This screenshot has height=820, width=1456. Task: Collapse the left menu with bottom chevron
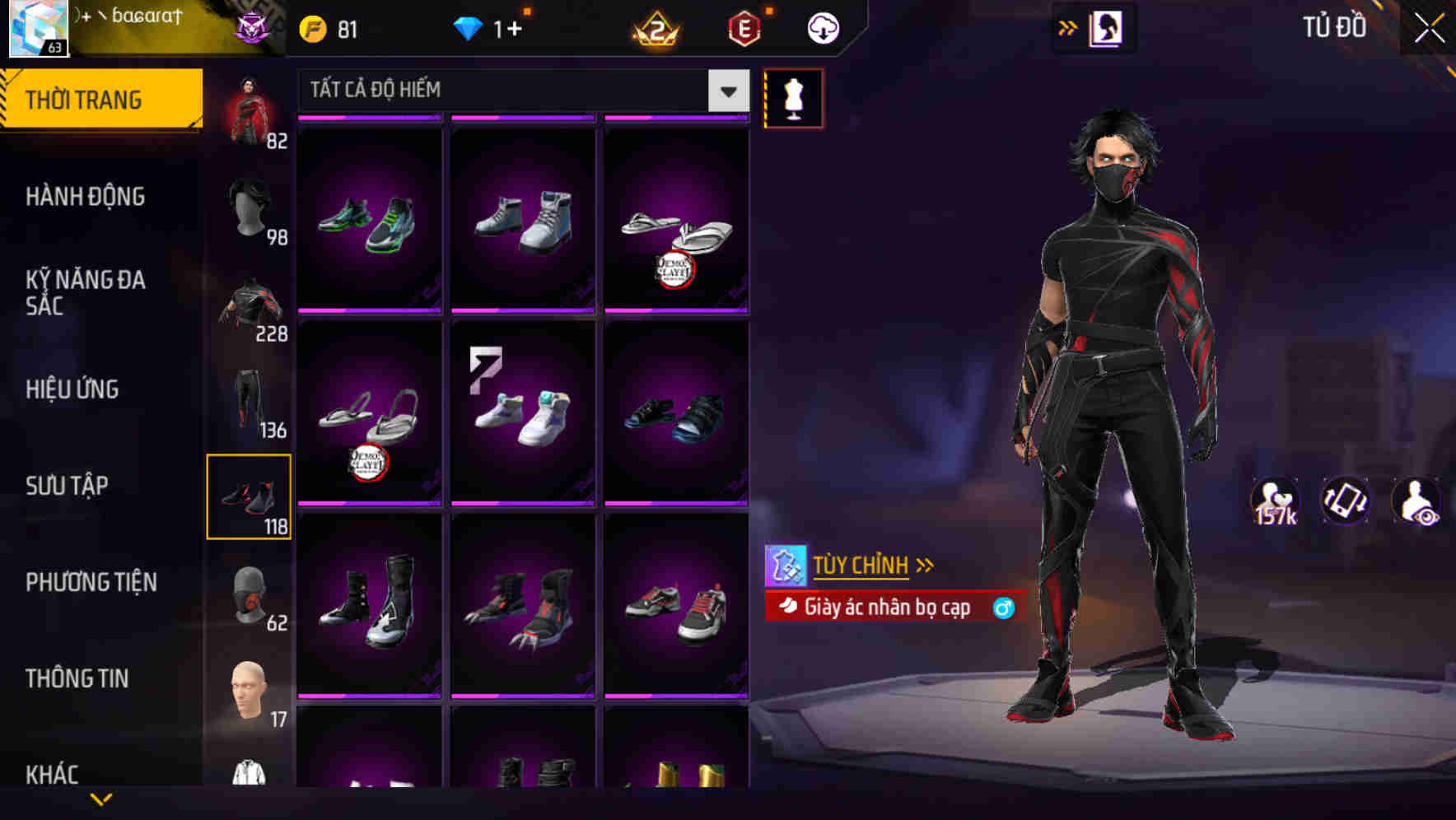pos(101,799)
